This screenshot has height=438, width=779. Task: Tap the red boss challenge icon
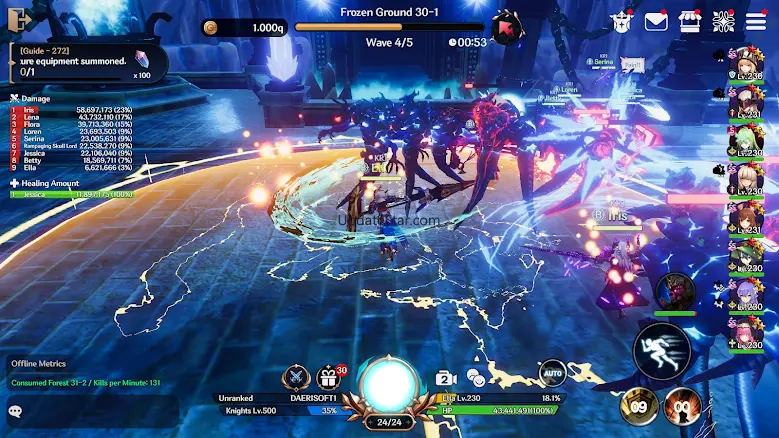click(508, 27)
